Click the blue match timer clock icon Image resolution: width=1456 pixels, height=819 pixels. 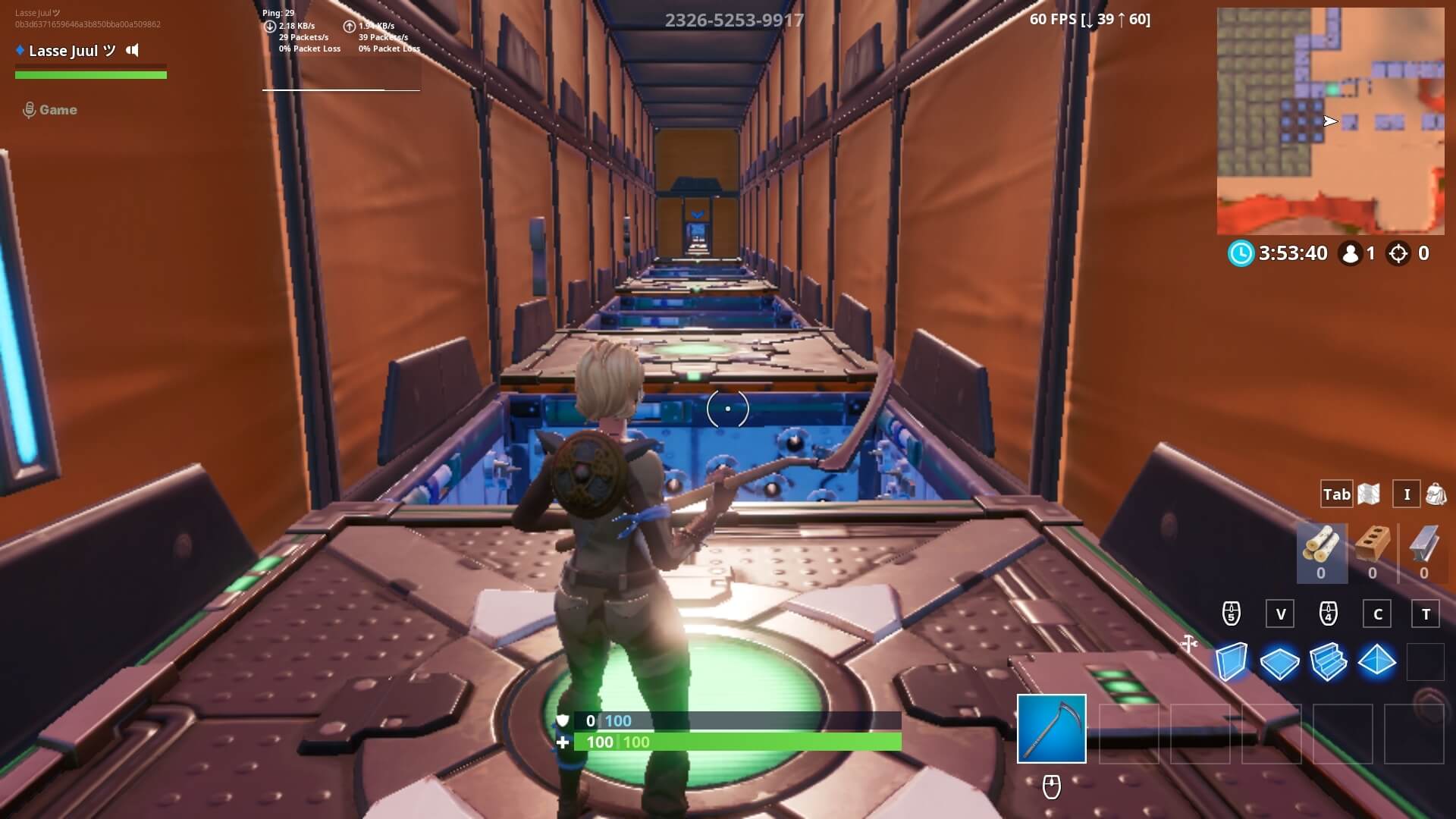click(x=1239, y=253)
